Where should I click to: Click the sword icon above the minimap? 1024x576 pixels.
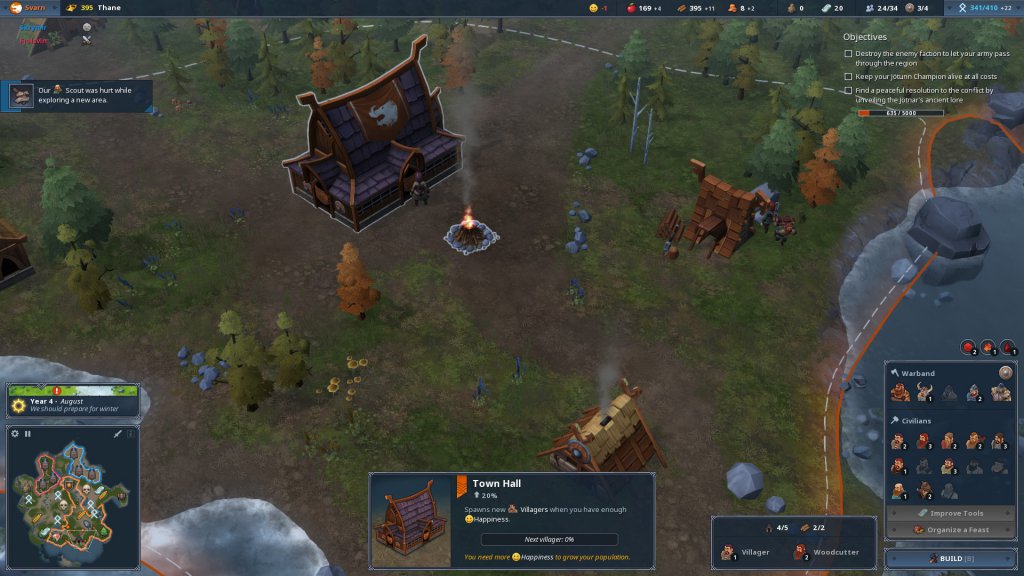118,434
